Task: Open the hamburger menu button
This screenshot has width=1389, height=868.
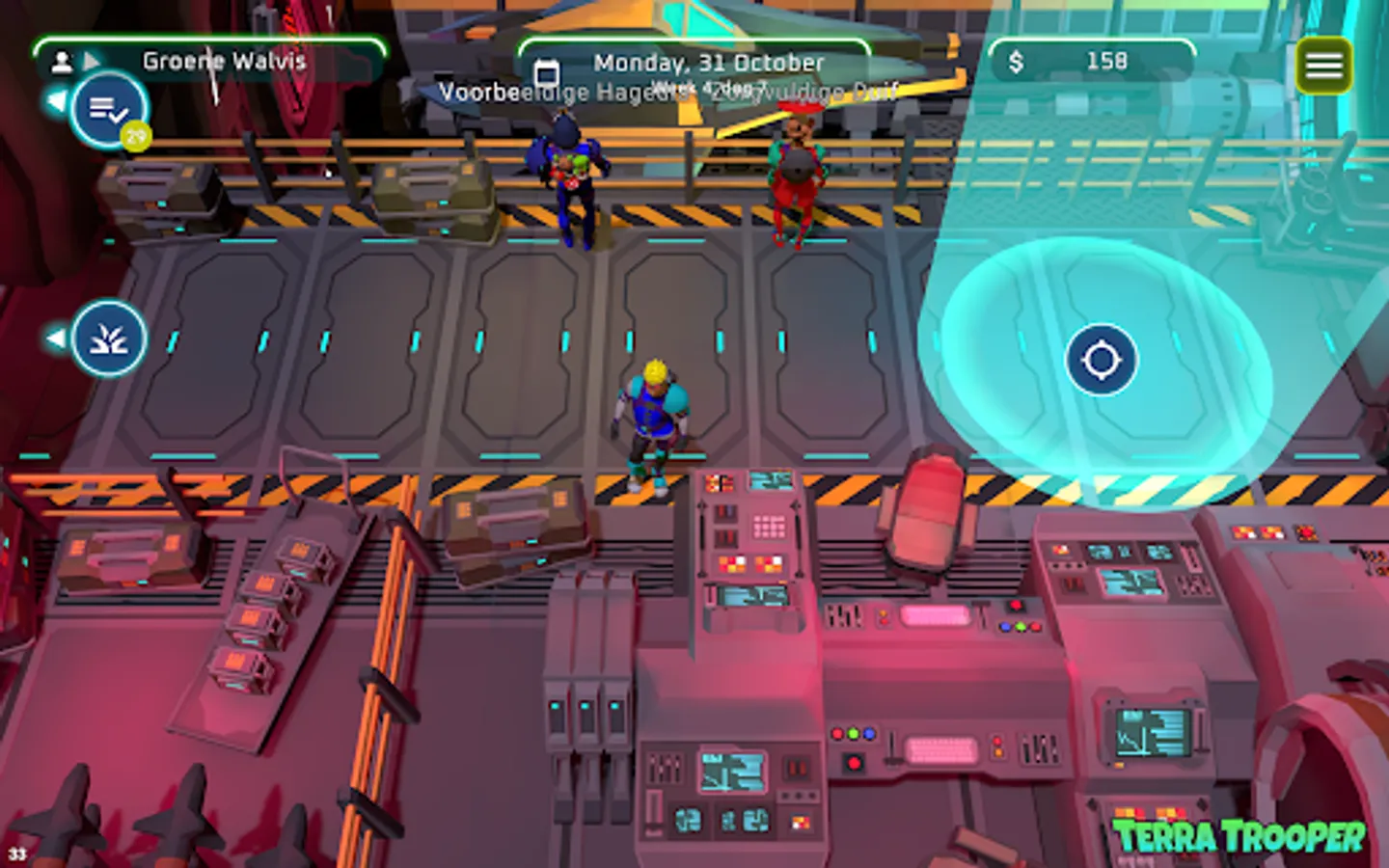Action: pyautogui.click(x=1323, y=65)
